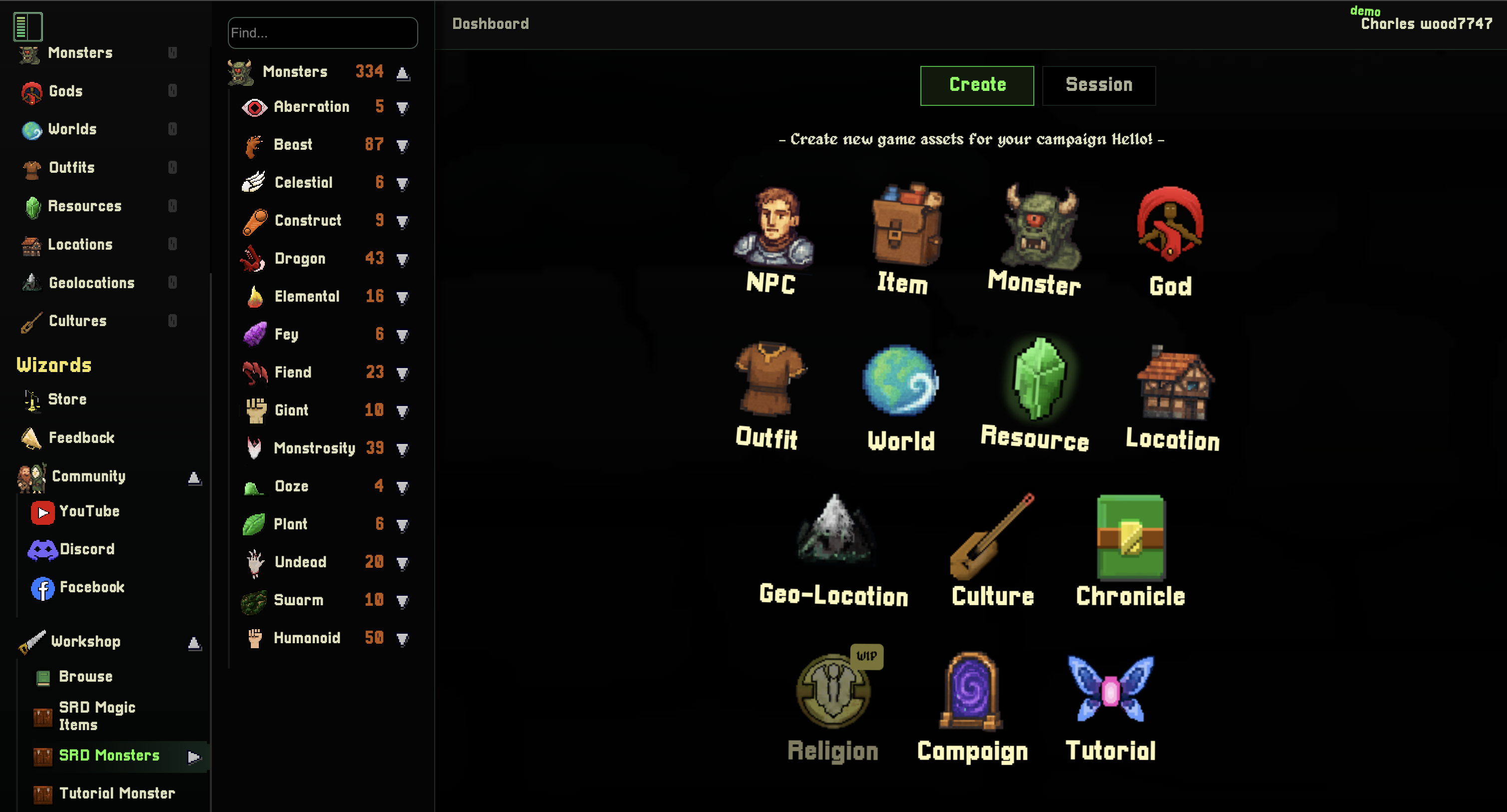
Task: Open the Feedback wizard
Action: click(81, 438)
